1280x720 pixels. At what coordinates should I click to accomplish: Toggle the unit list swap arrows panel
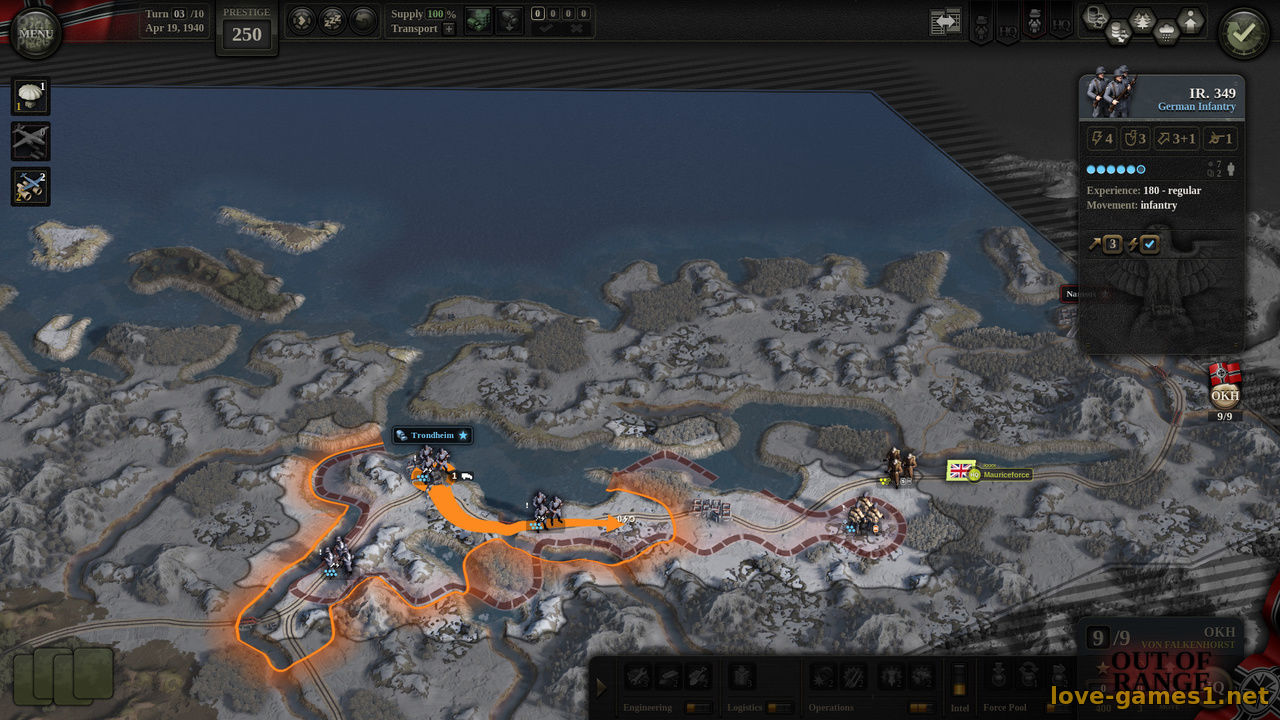[x=944, y=22]
